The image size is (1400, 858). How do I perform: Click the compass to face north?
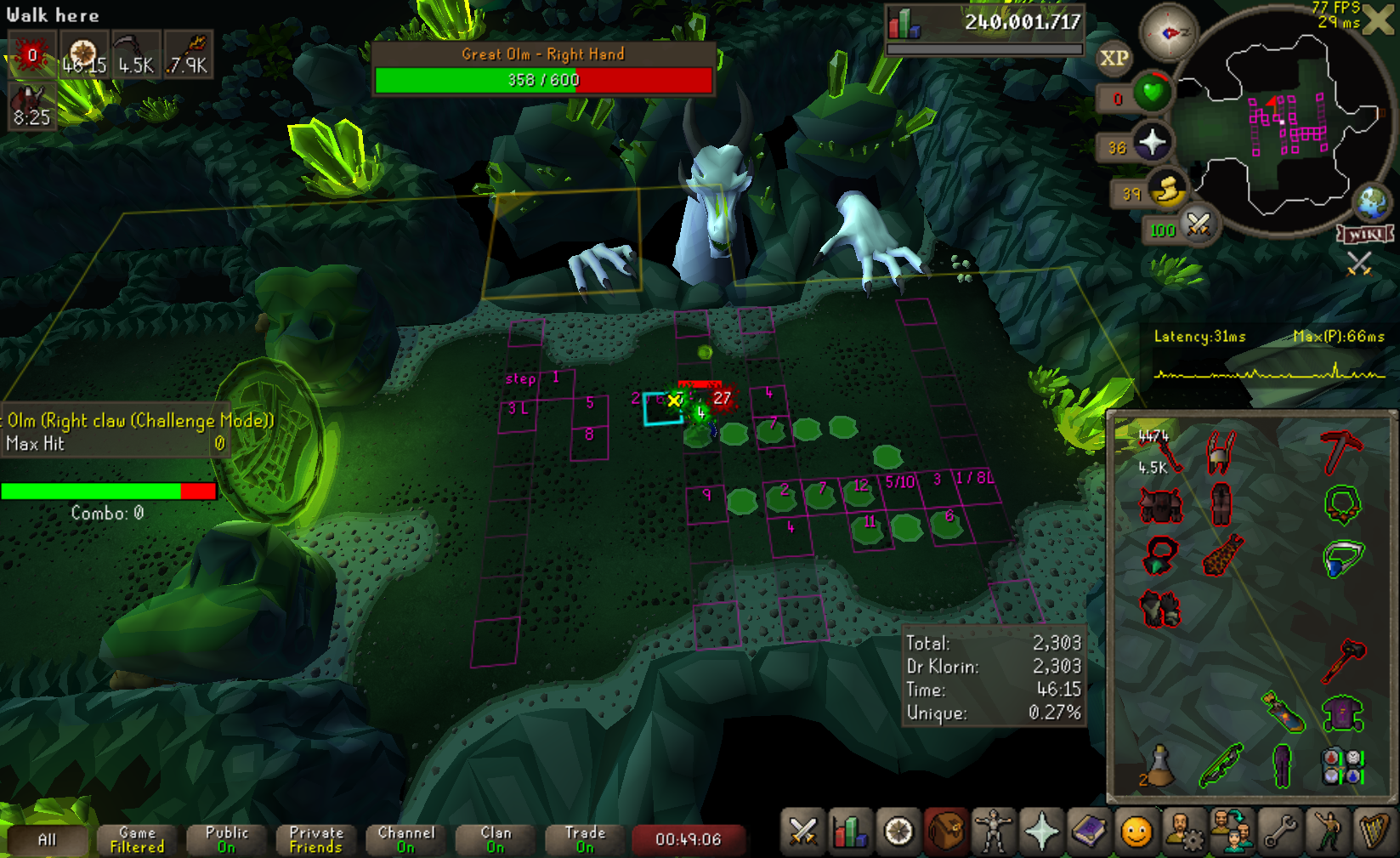tap(1168, 33)
